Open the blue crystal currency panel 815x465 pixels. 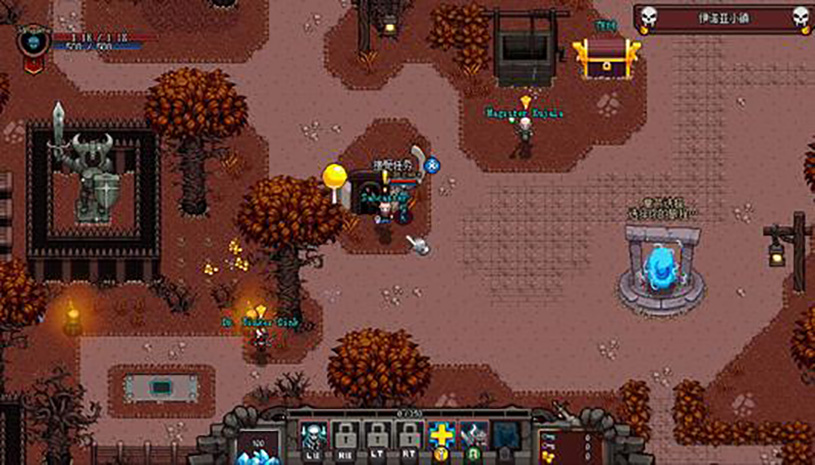[x=257, y=445]
